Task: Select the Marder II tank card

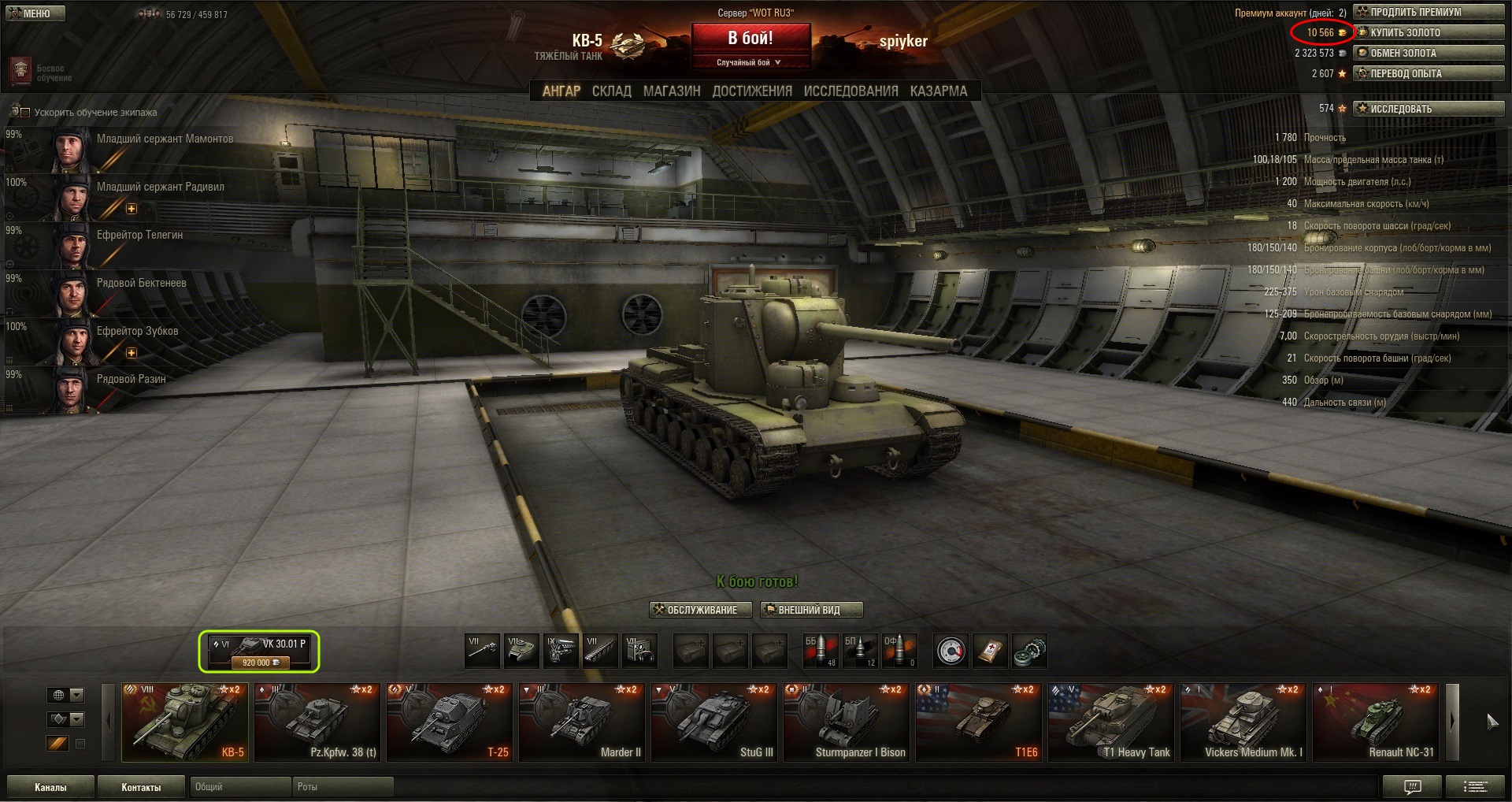Action: tap(581, 722)
